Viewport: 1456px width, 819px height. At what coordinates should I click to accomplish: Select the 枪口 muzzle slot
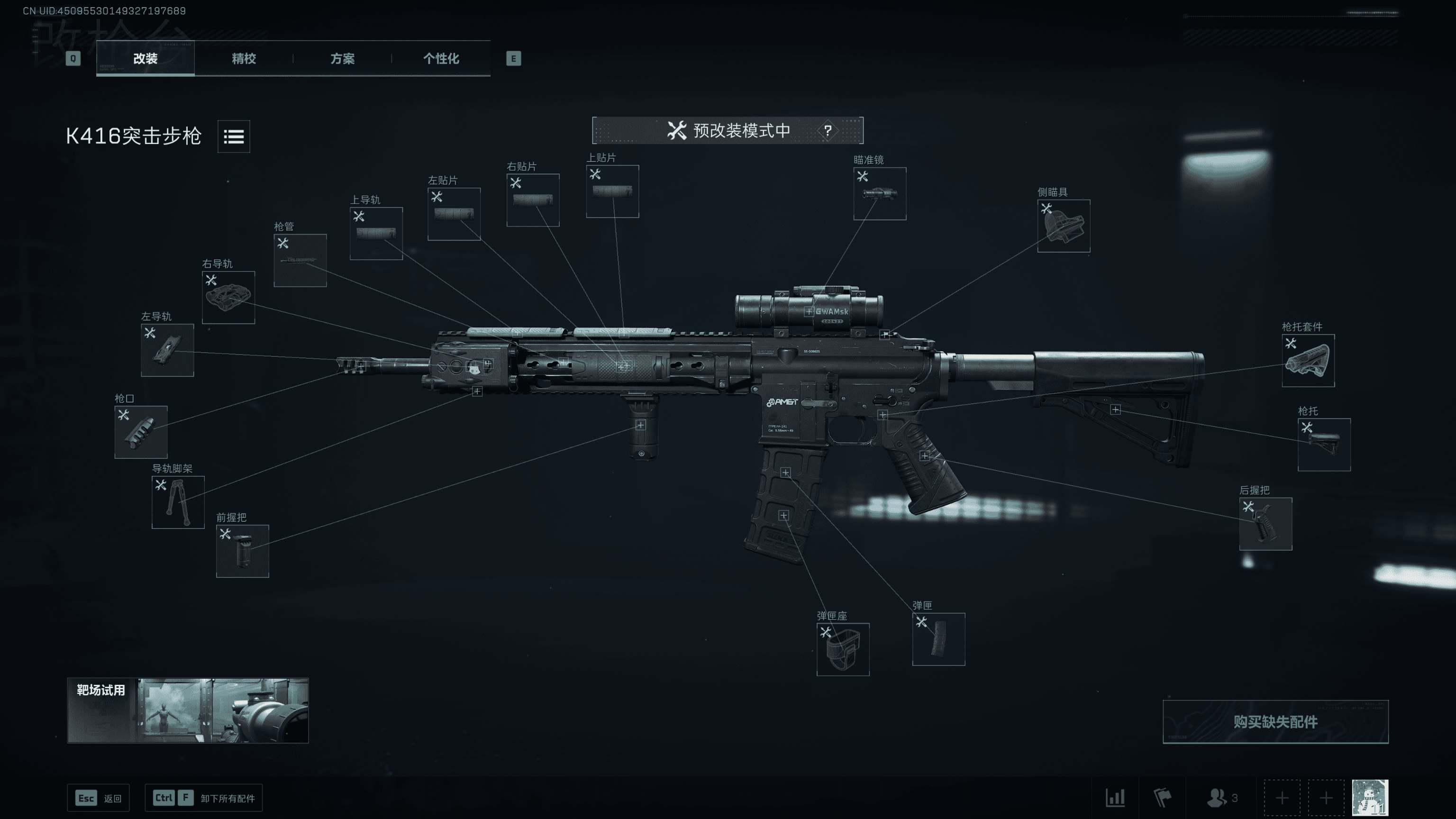tap(141, 432)
